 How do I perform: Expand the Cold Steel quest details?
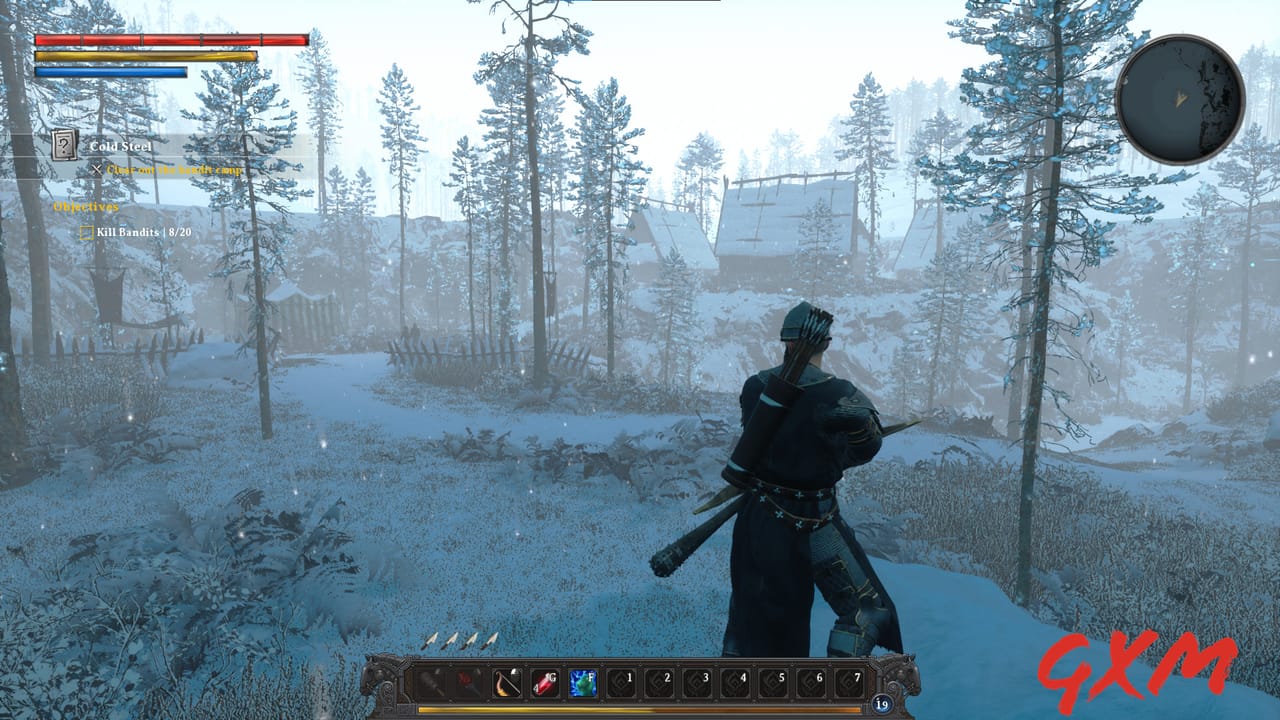123,146
